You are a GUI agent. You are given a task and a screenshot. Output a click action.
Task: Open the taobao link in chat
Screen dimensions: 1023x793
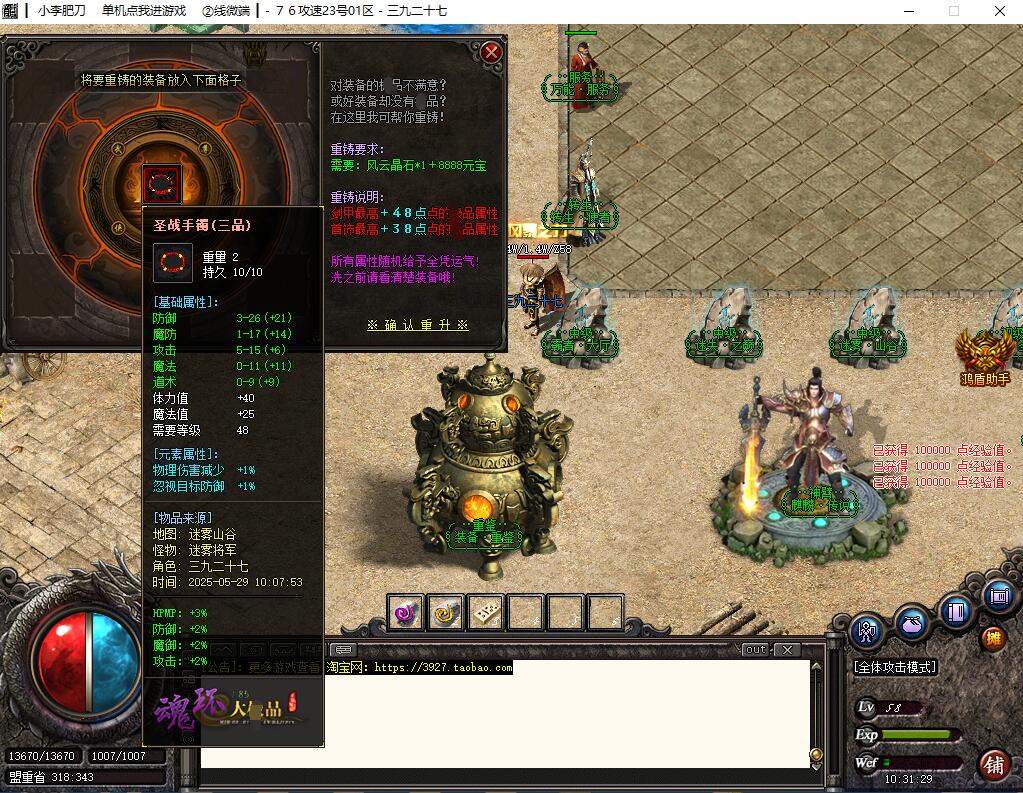pyautogui.click(x=443, y=667)
